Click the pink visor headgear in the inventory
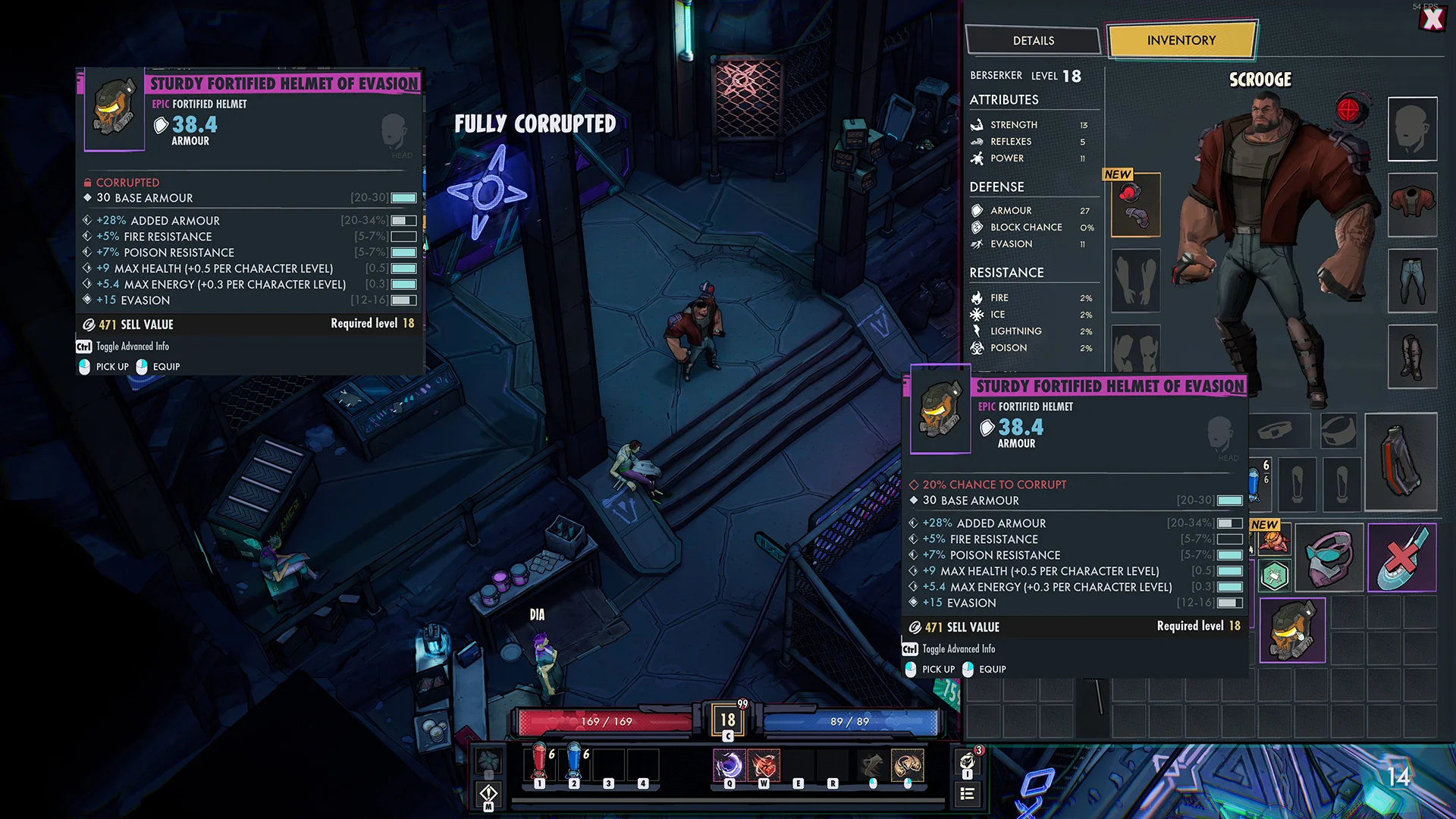Screen dimensions: 1456x819 1329,557
